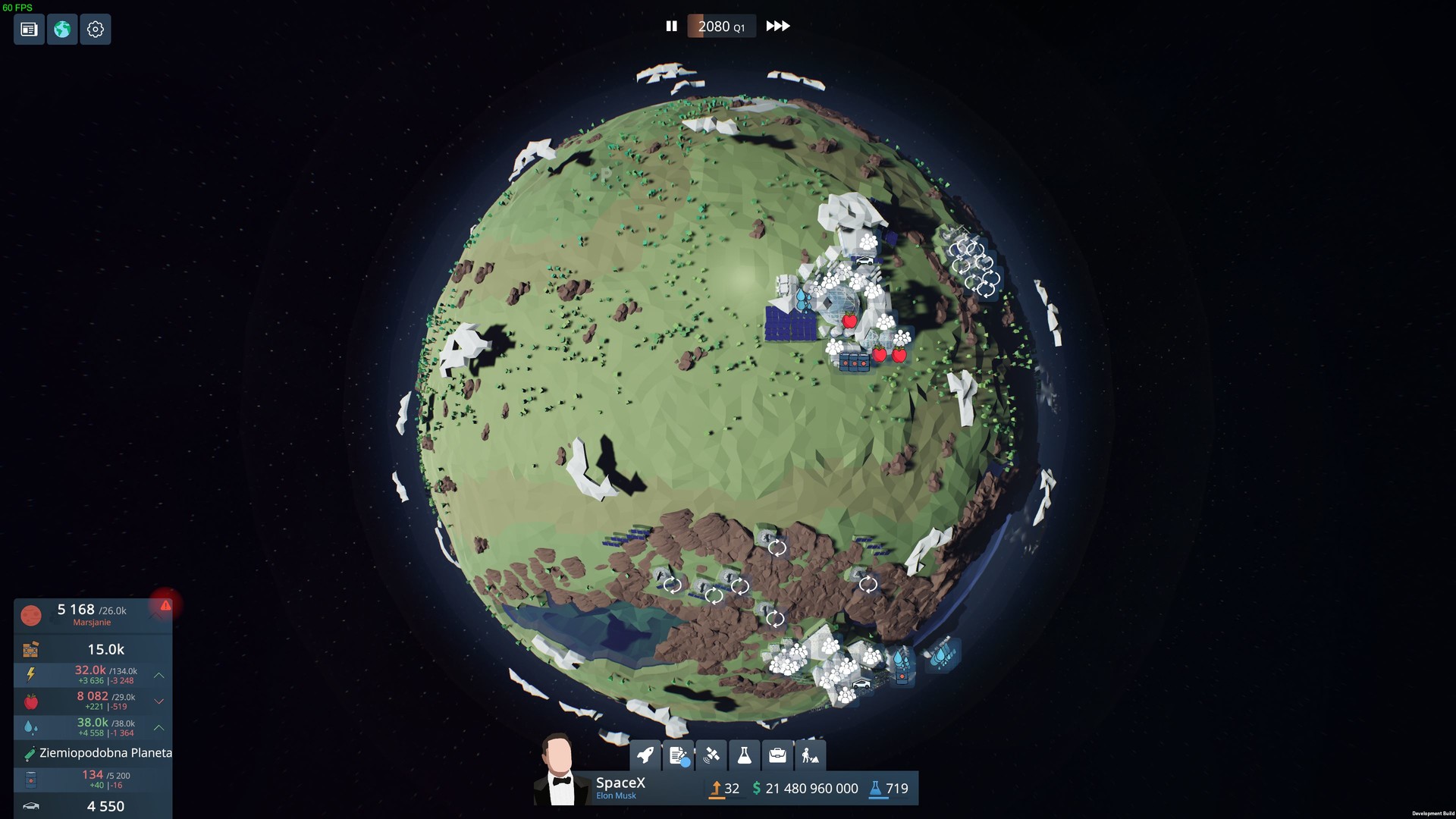The width and height of the screenshot is (1456, 819).
Task: Open the contracts tab with blue notification dot
Action: point(679,755)
